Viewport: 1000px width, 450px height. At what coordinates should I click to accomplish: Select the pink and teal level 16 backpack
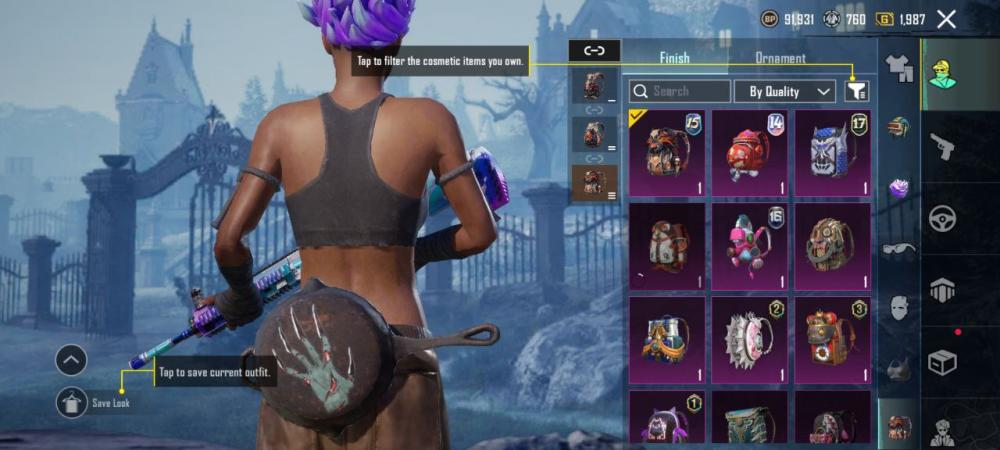[x=749, y=246]
